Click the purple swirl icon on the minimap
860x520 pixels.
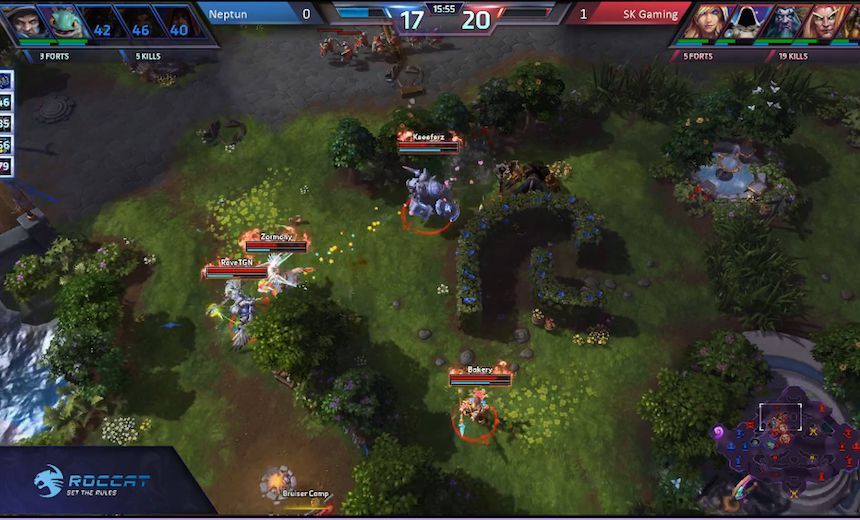point(717,432)
